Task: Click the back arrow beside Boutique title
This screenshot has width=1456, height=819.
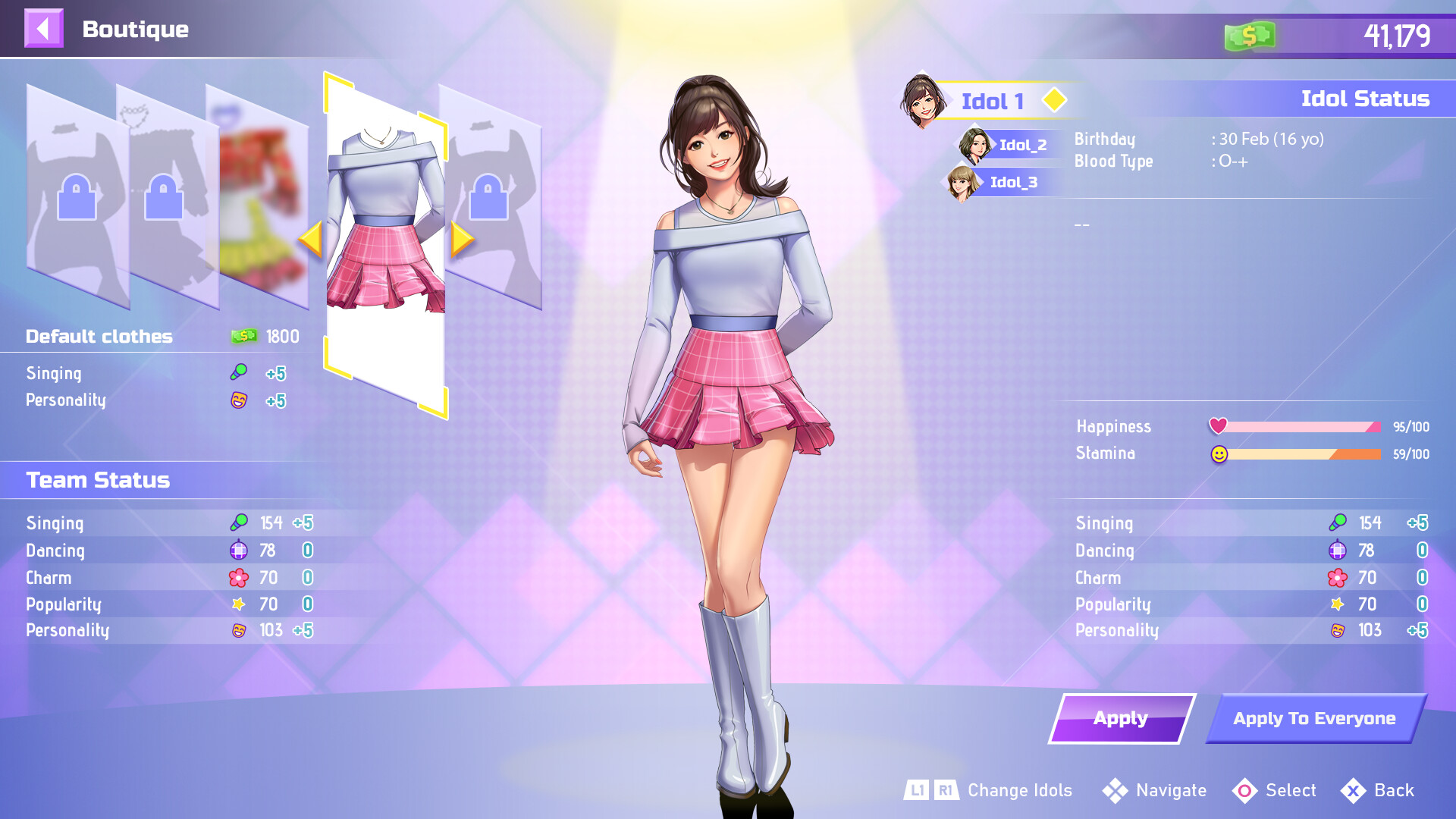Action: point(43,30)
